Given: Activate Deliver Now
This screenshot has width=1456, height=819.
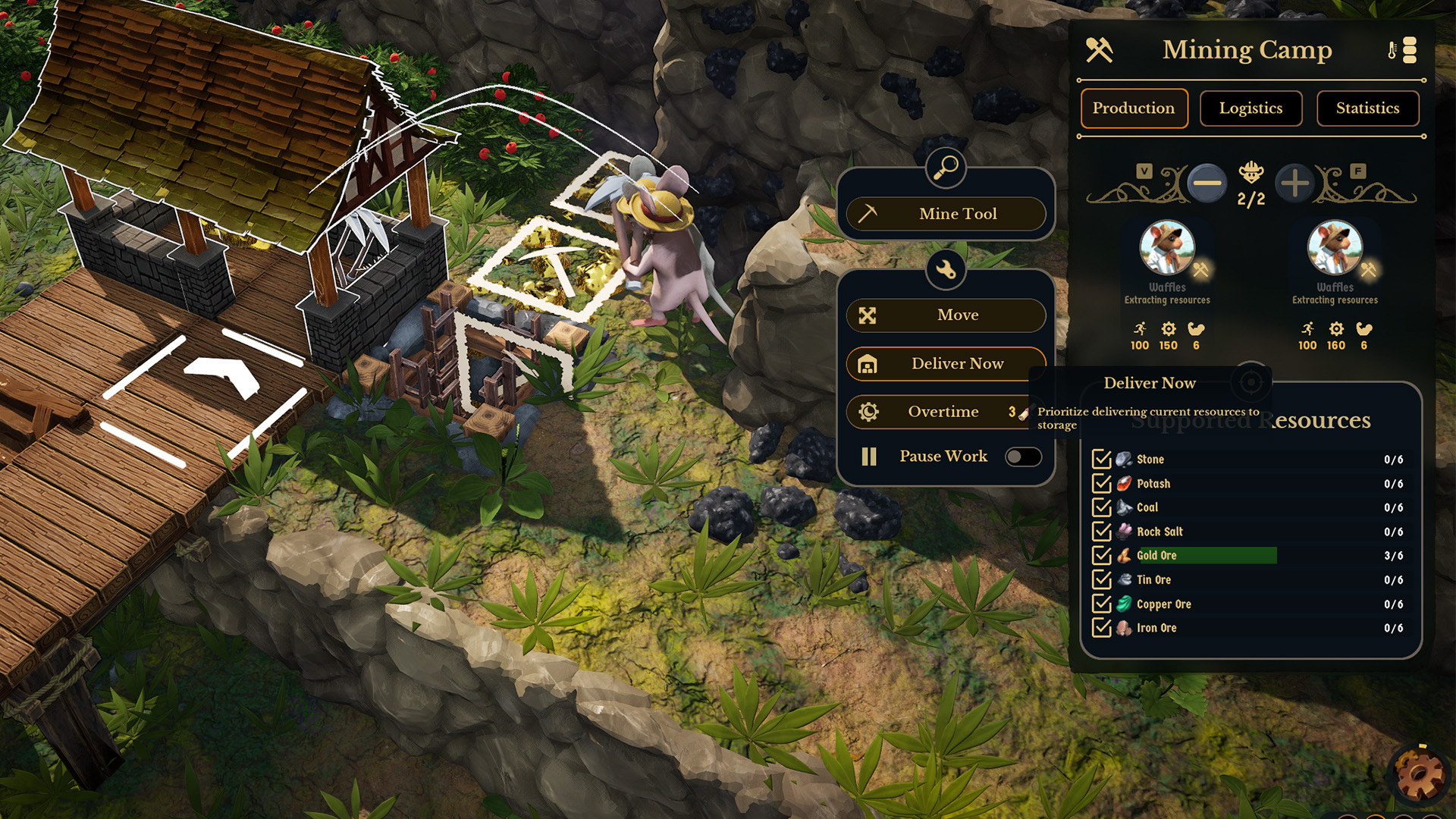Looking at the screenshot, I should [x=946, y=364].
